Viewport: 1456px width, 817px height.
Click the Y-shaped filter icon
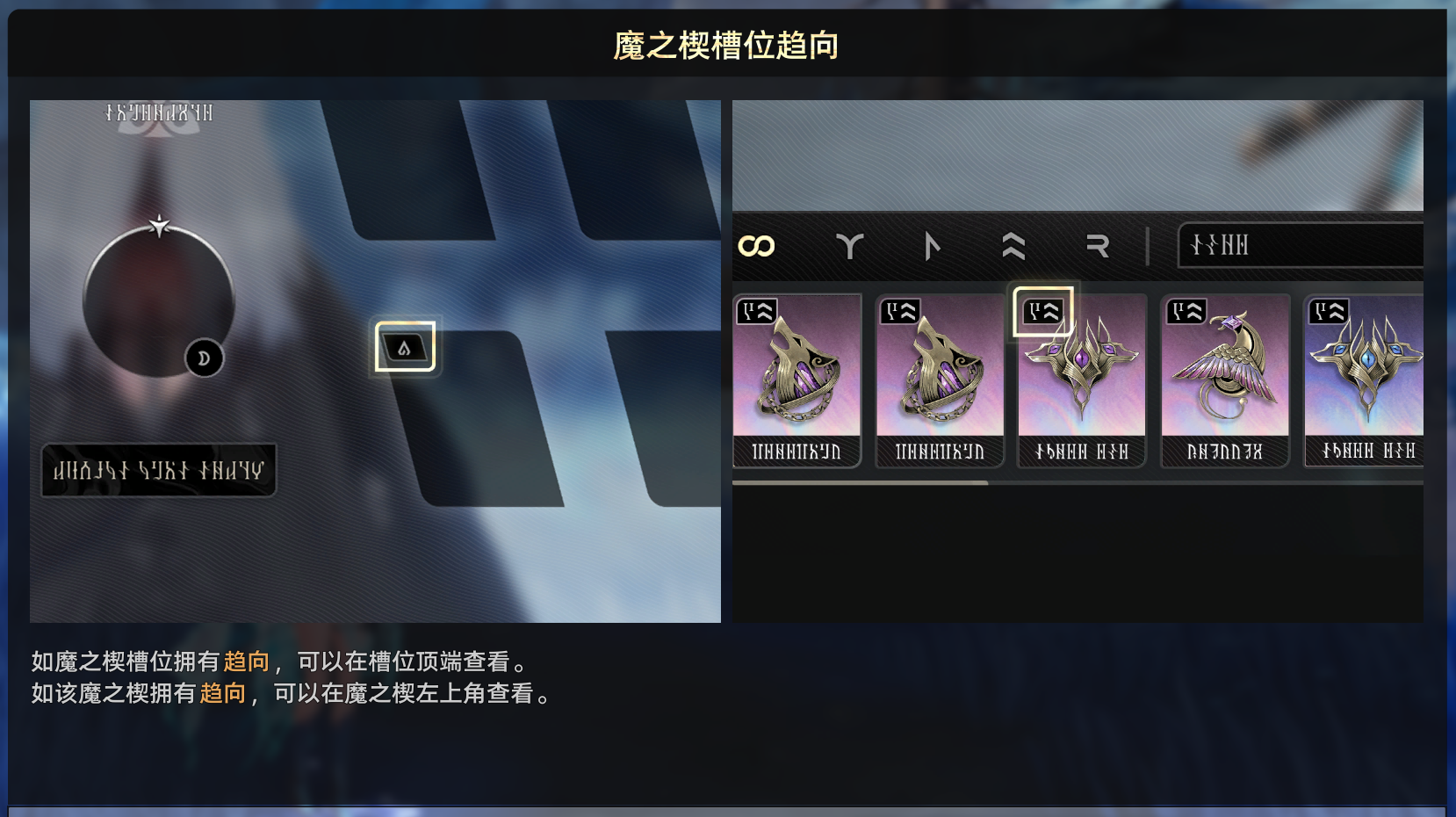(x=848, y=247)
